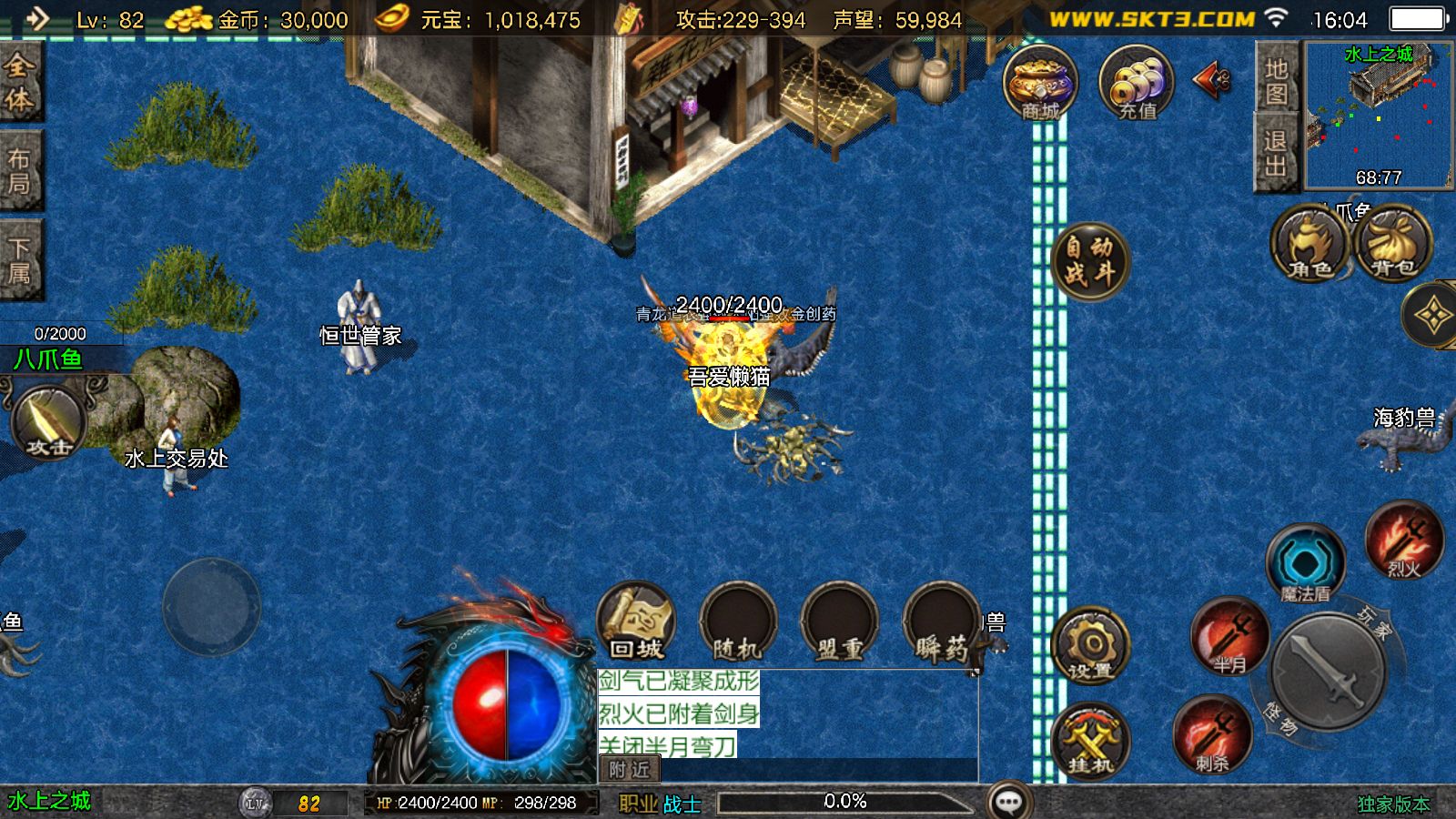Activate the 半月 skill

pyautogui.click(x=1230, y=635)
